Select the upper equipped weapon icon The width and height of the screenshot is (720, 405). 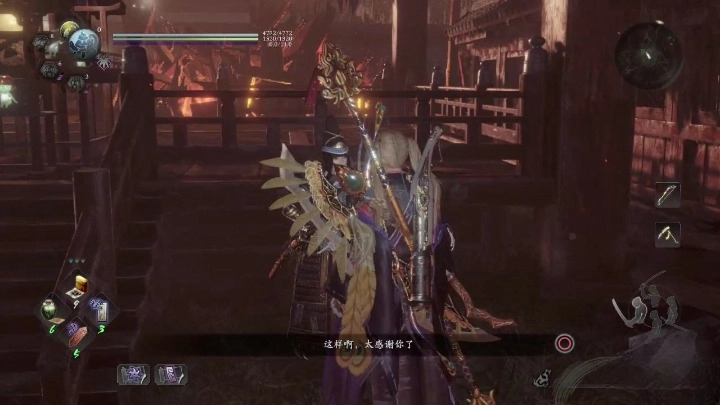[667, 195]
